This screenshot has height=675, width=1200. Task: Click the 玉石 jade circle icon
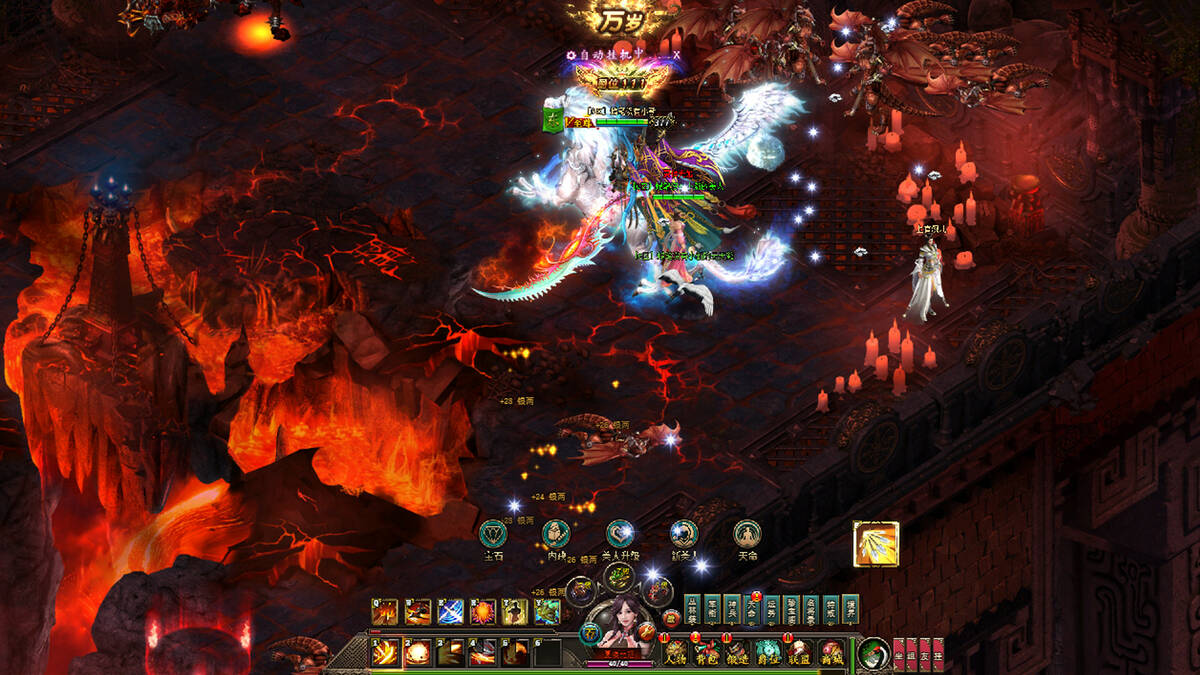click(493, 534)
